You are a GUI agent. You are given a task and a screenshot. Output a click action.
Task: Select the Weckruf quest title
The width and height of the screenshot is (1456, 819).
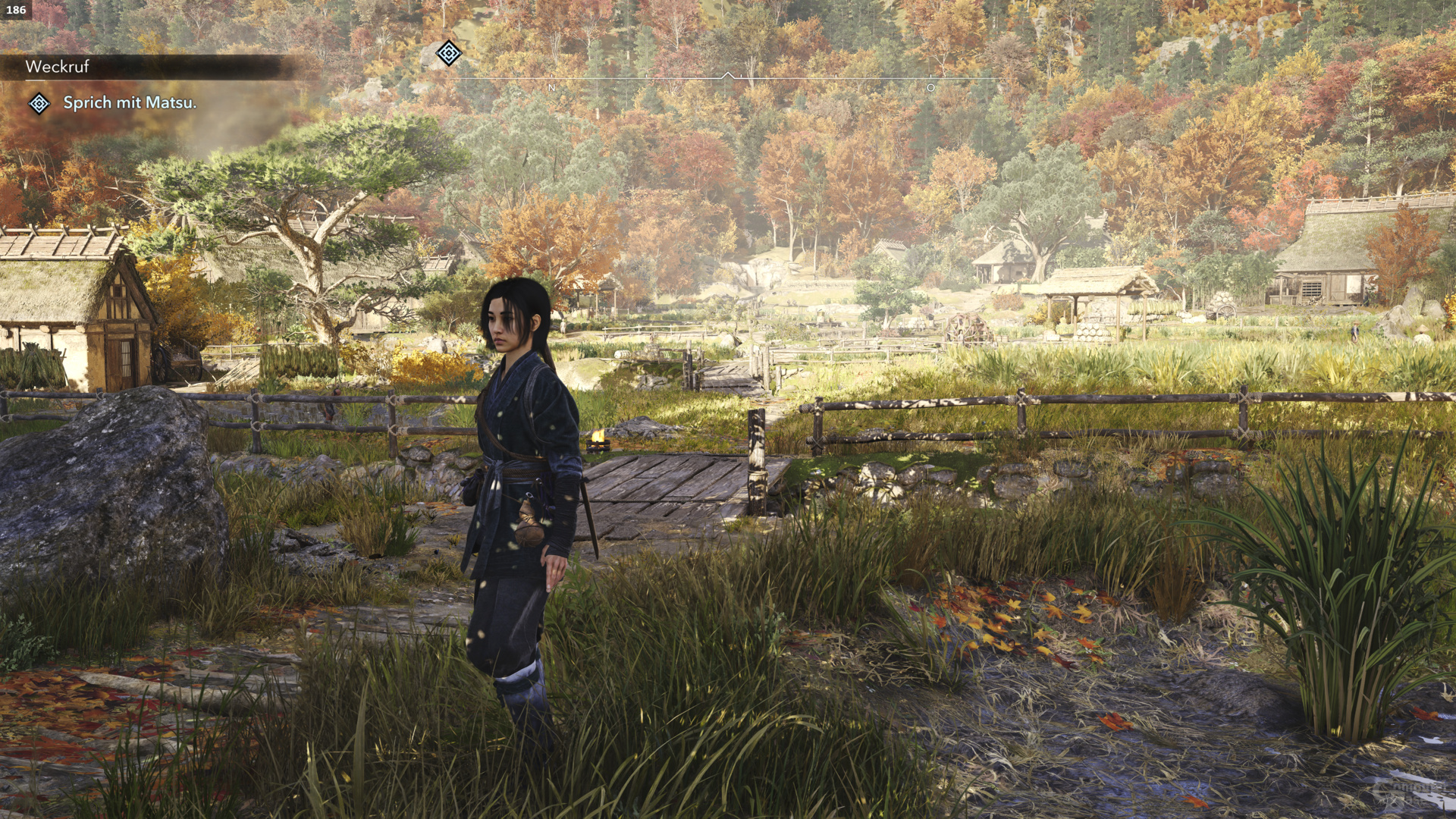coord(58,67)
